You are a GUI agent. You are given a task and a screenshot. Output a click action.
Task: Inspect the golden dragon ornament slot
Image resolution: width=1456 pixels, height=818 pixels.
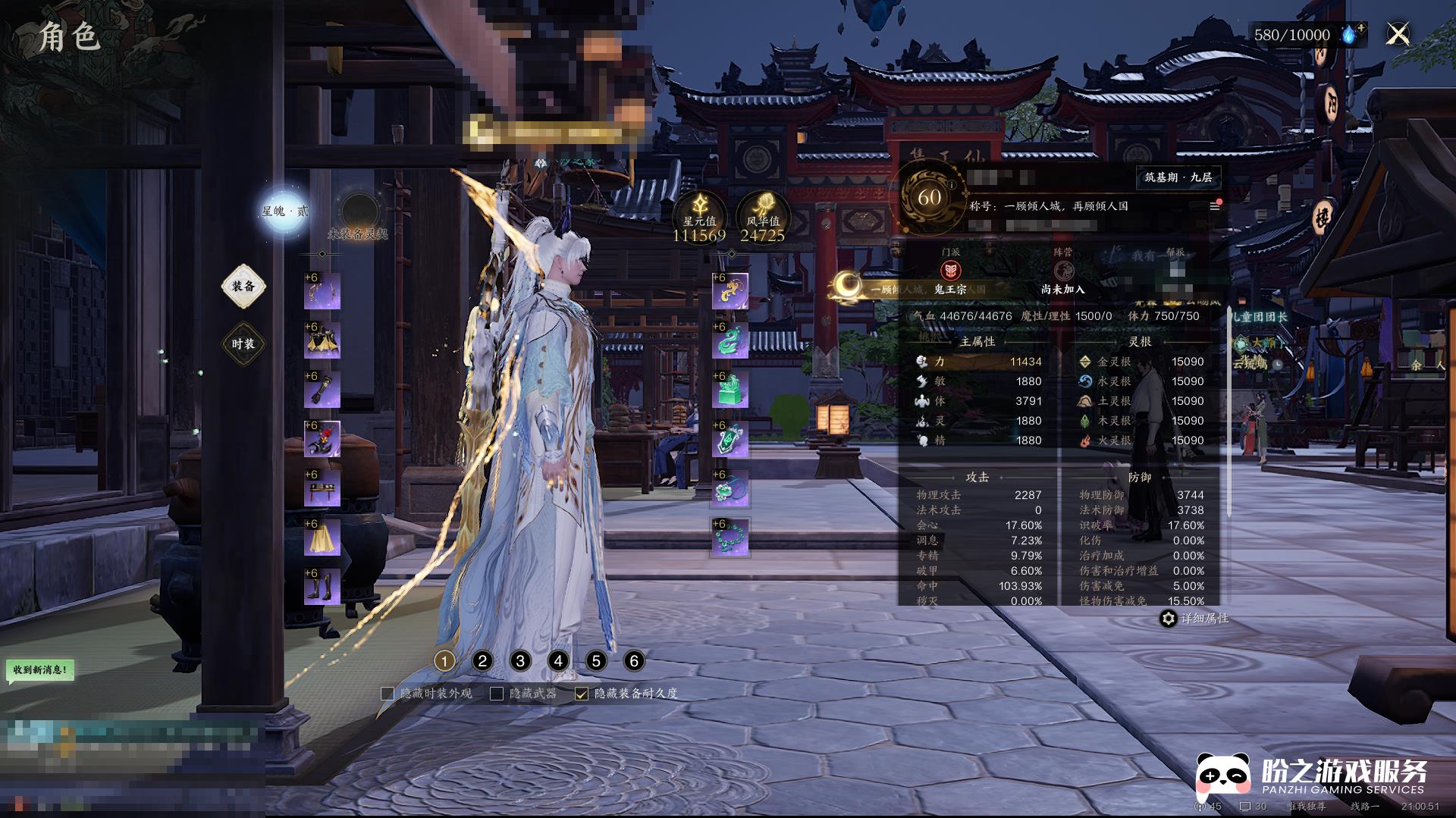730,292
